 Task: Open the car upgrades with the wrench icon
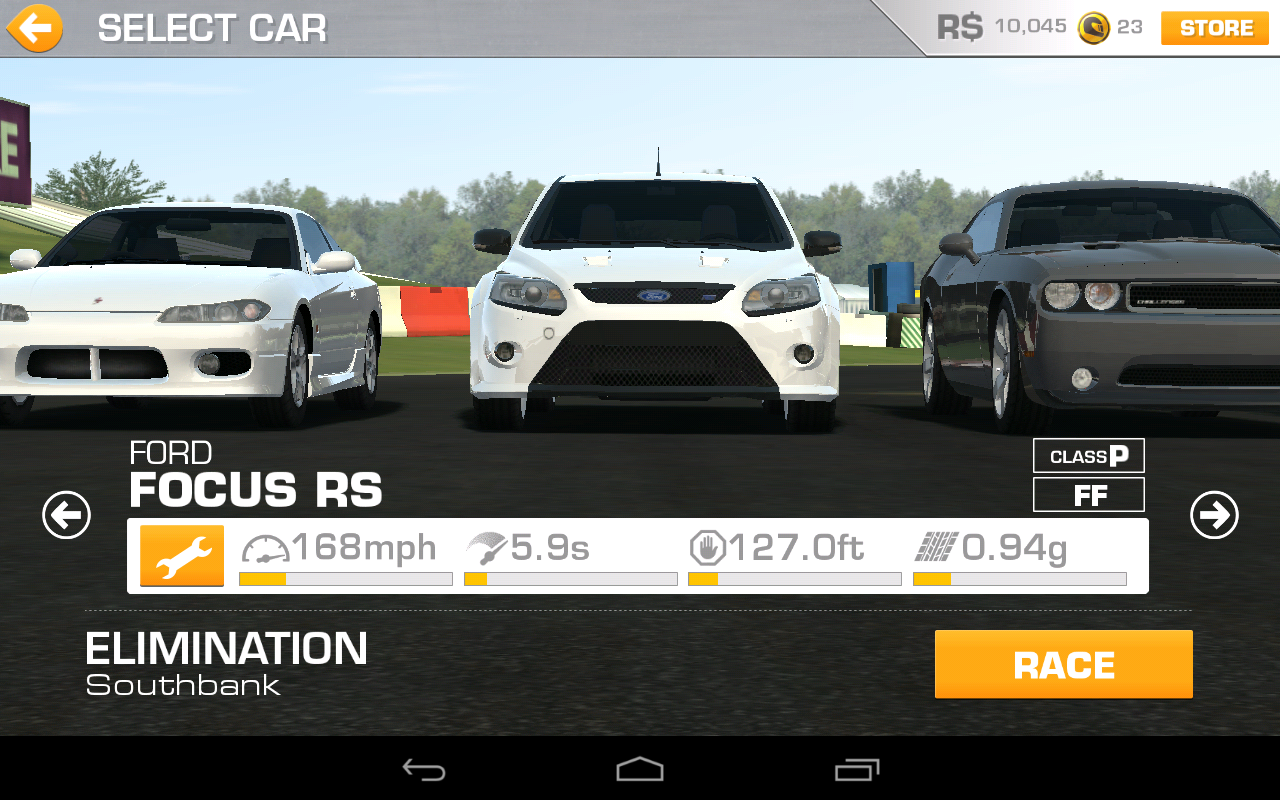click(x=181, y=555)
